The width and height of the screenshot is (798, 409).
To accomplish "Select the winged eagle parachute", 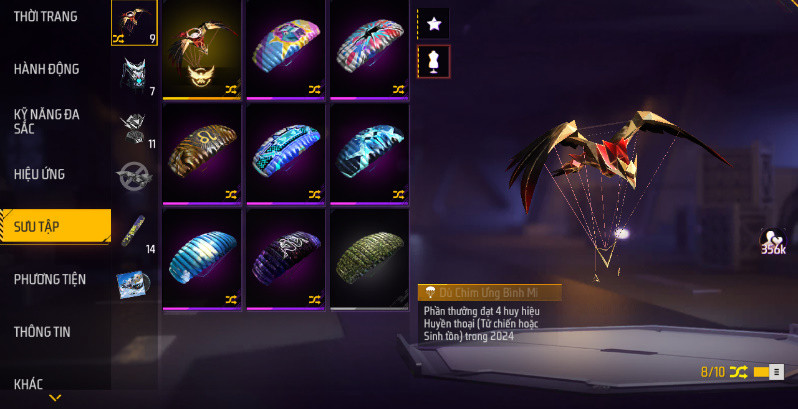I will (201, 48).
